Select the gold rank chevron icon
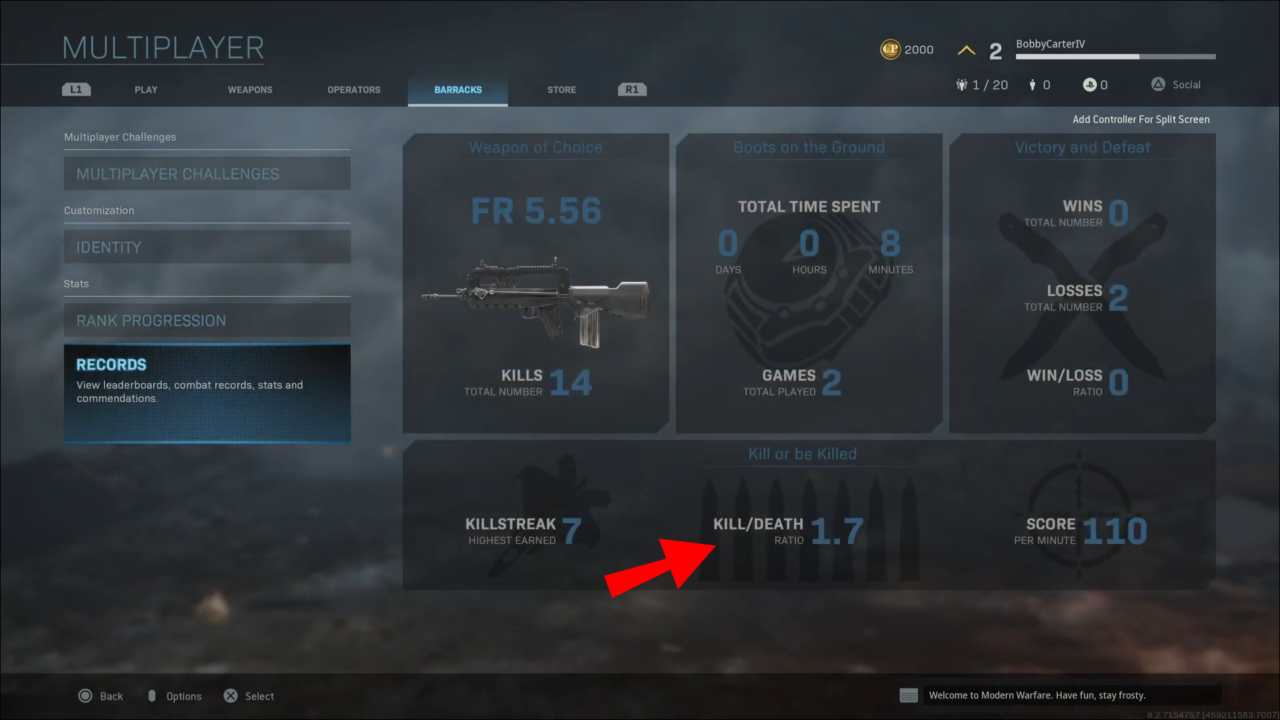1280x720 pixels. click(966, 48)
